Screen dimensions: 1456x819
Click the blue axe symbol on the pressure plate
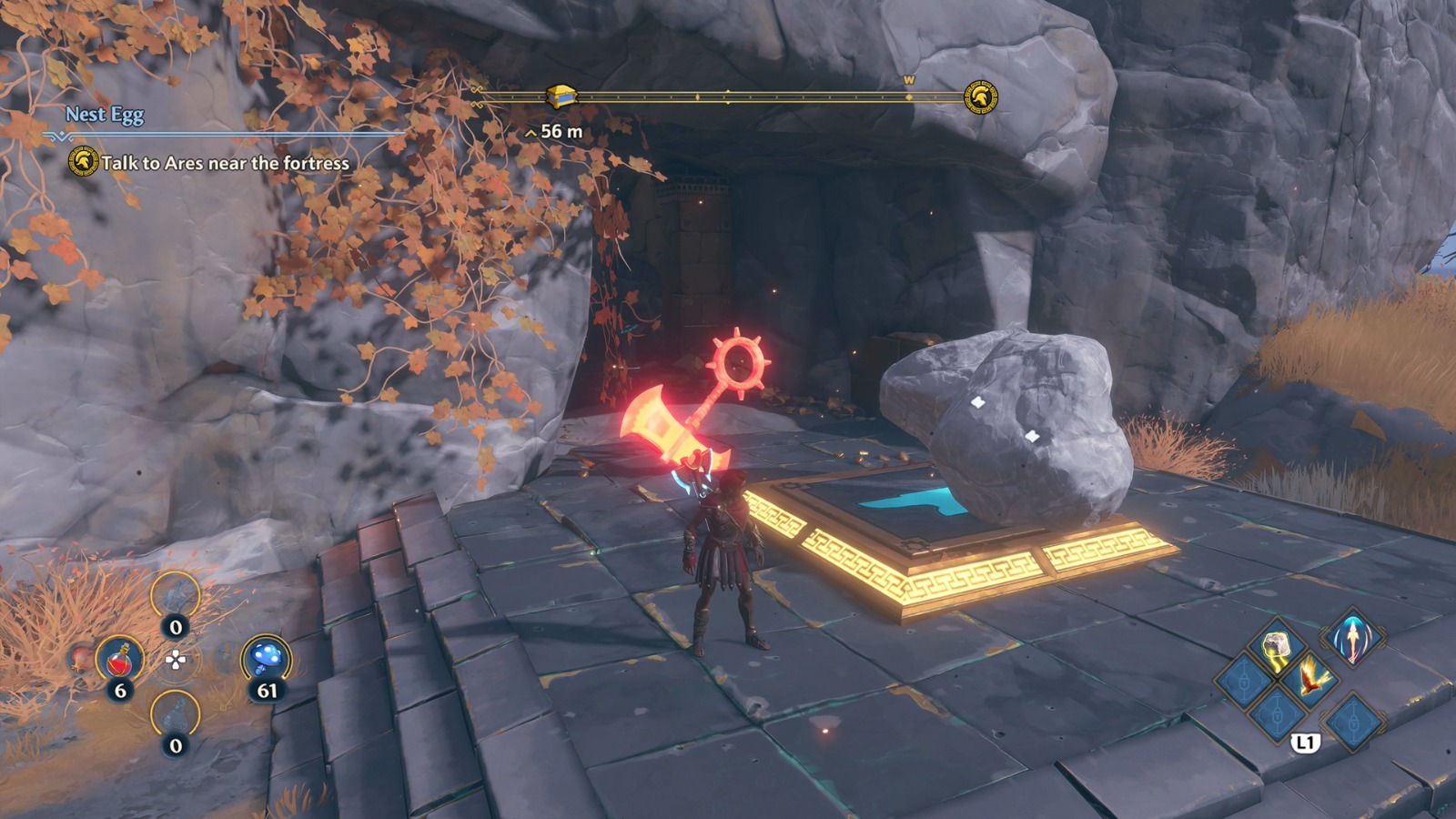(910, 500)
